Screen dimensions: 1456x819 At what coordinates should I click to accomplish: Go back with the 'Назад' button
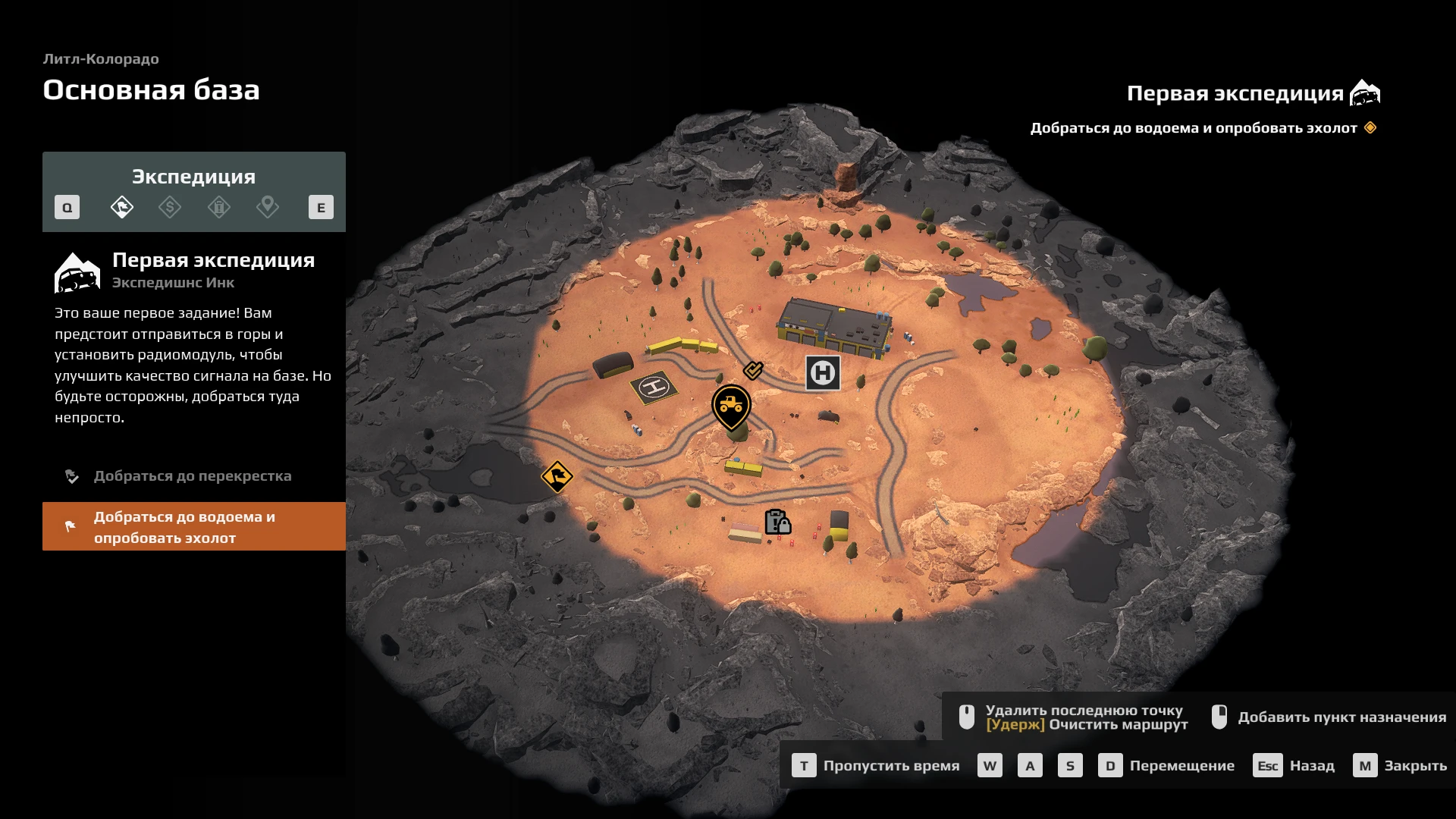[1294, 766]
